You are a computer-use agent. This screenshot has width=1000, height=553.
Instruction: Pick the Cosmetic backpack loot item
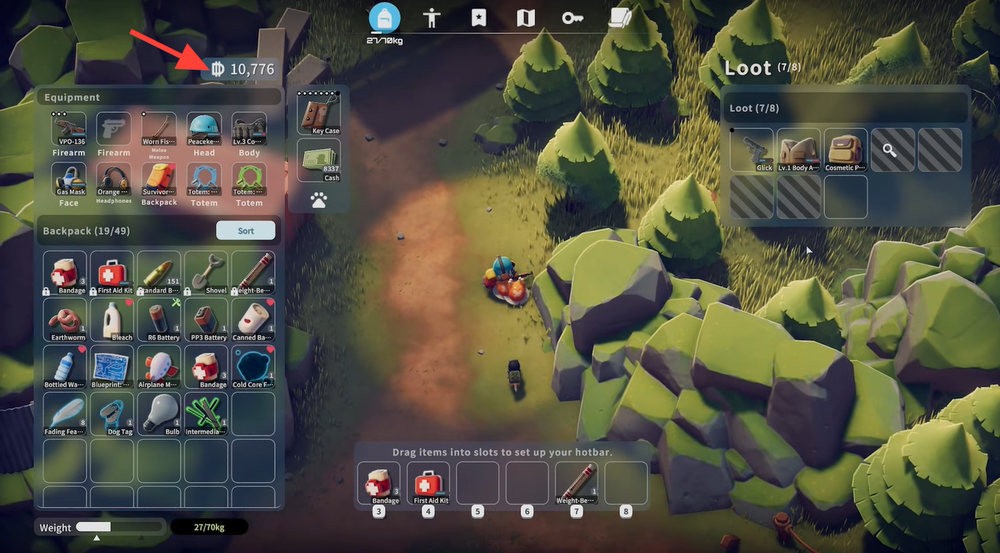[x=846, y=149]
